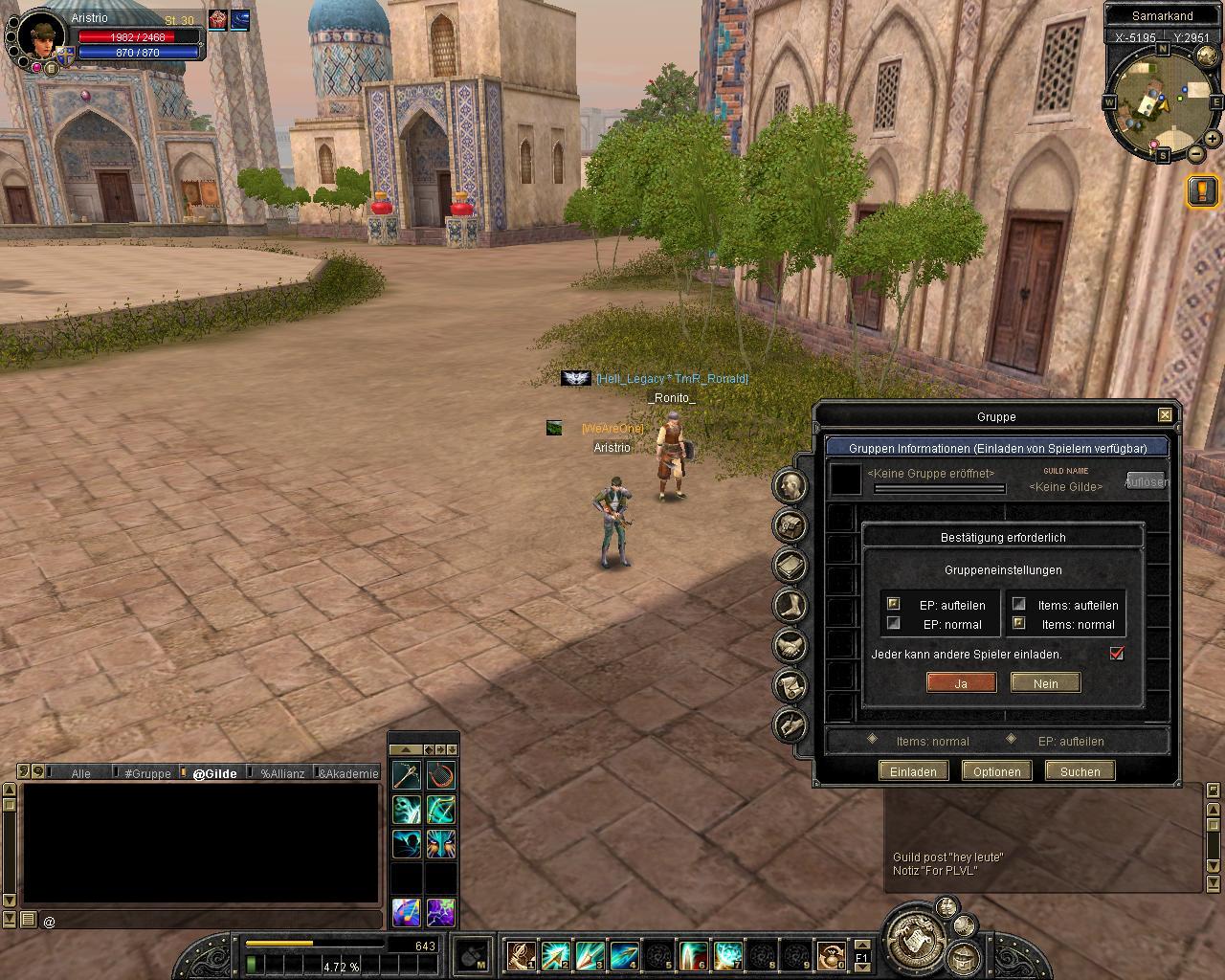Click the Suchen button

1080,771
